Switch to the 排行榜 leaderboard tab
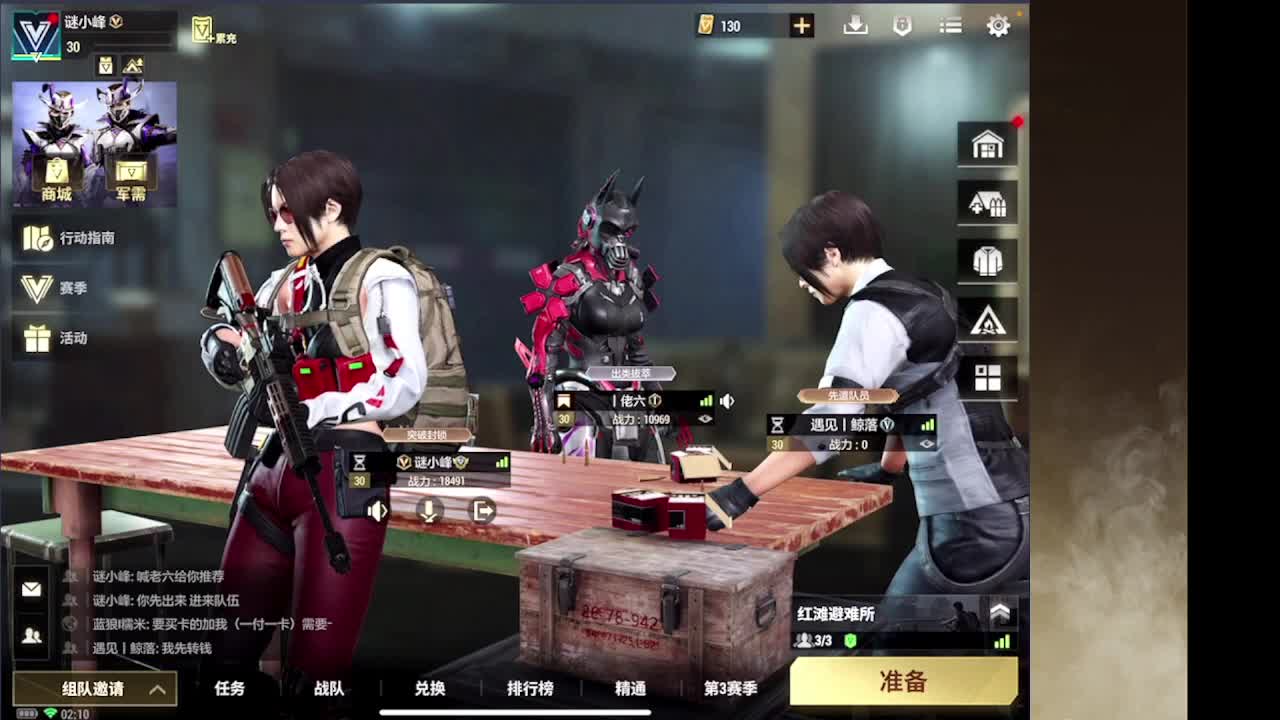This screenshot has width=1280, height=720. pyautogui.click(x=530, y=689)
